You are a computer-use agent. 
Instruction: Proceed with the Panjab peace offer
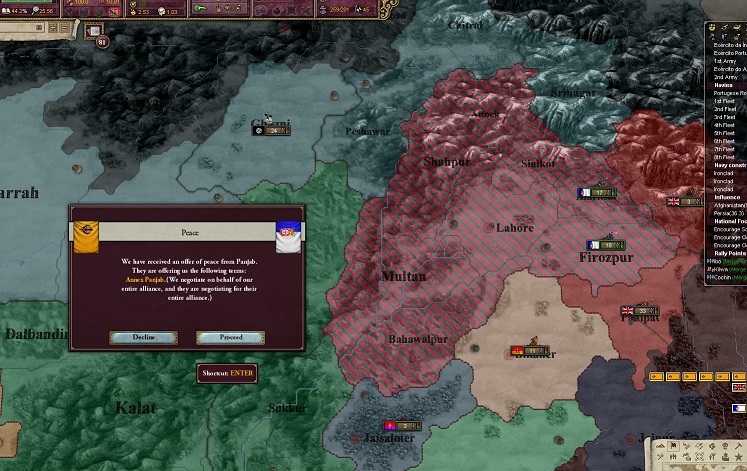pyautogui.click(x=231, y=338)
